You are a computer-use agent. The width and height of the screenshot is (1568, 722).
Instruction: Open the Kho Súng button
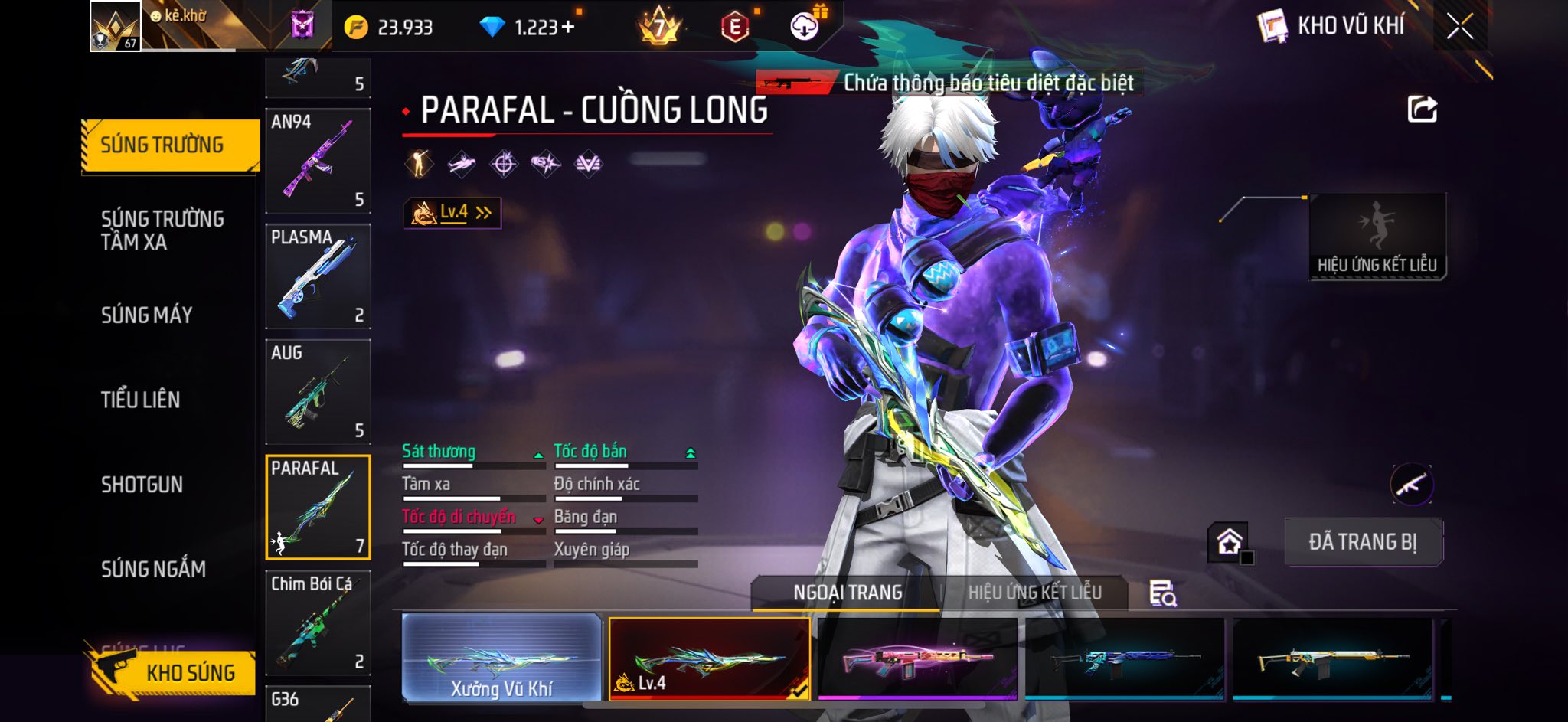173,672
